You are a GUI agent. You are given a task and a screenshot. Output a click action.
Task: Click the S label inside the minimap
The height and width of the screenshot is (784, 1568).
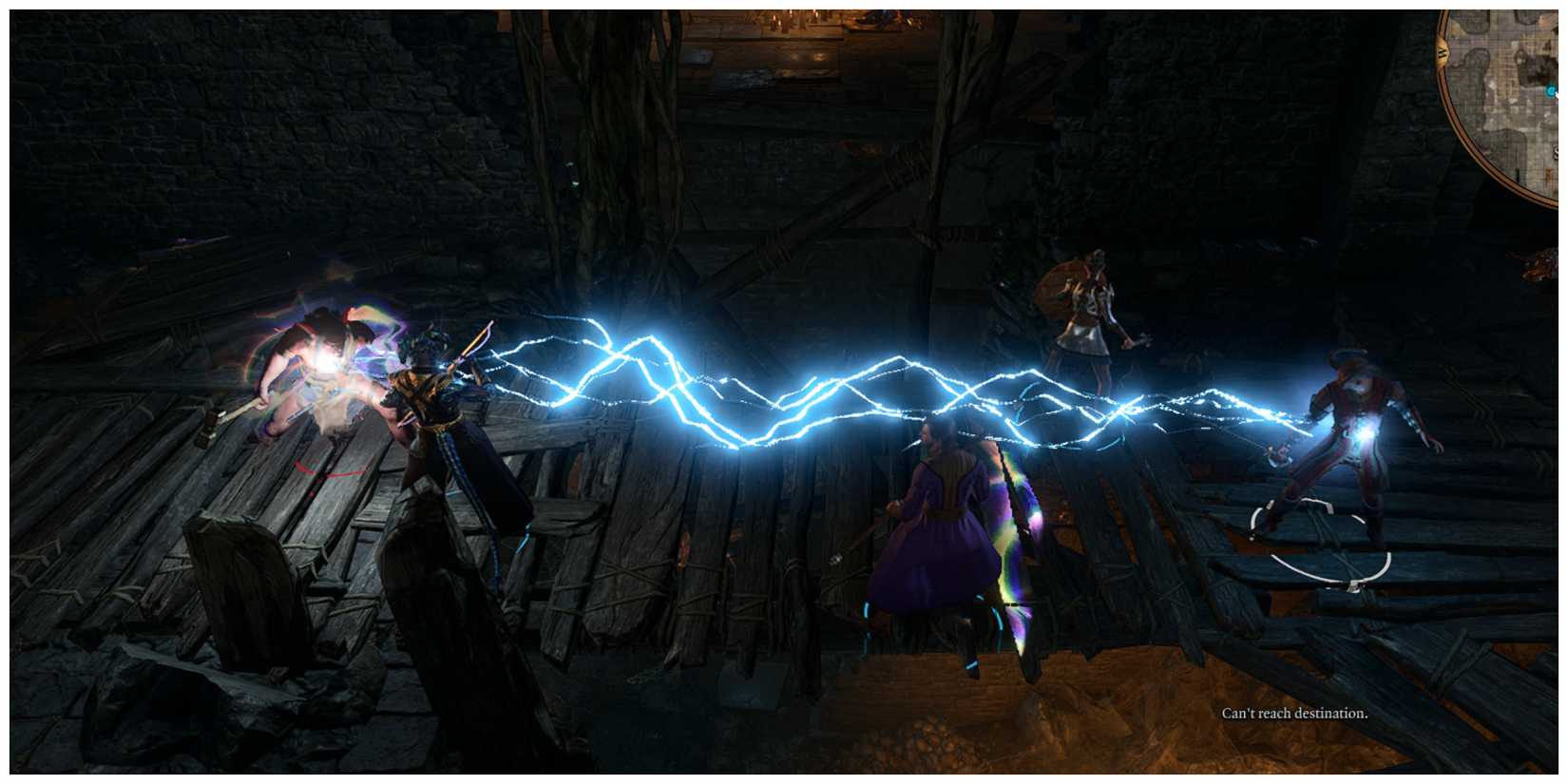coord(1555,152)
